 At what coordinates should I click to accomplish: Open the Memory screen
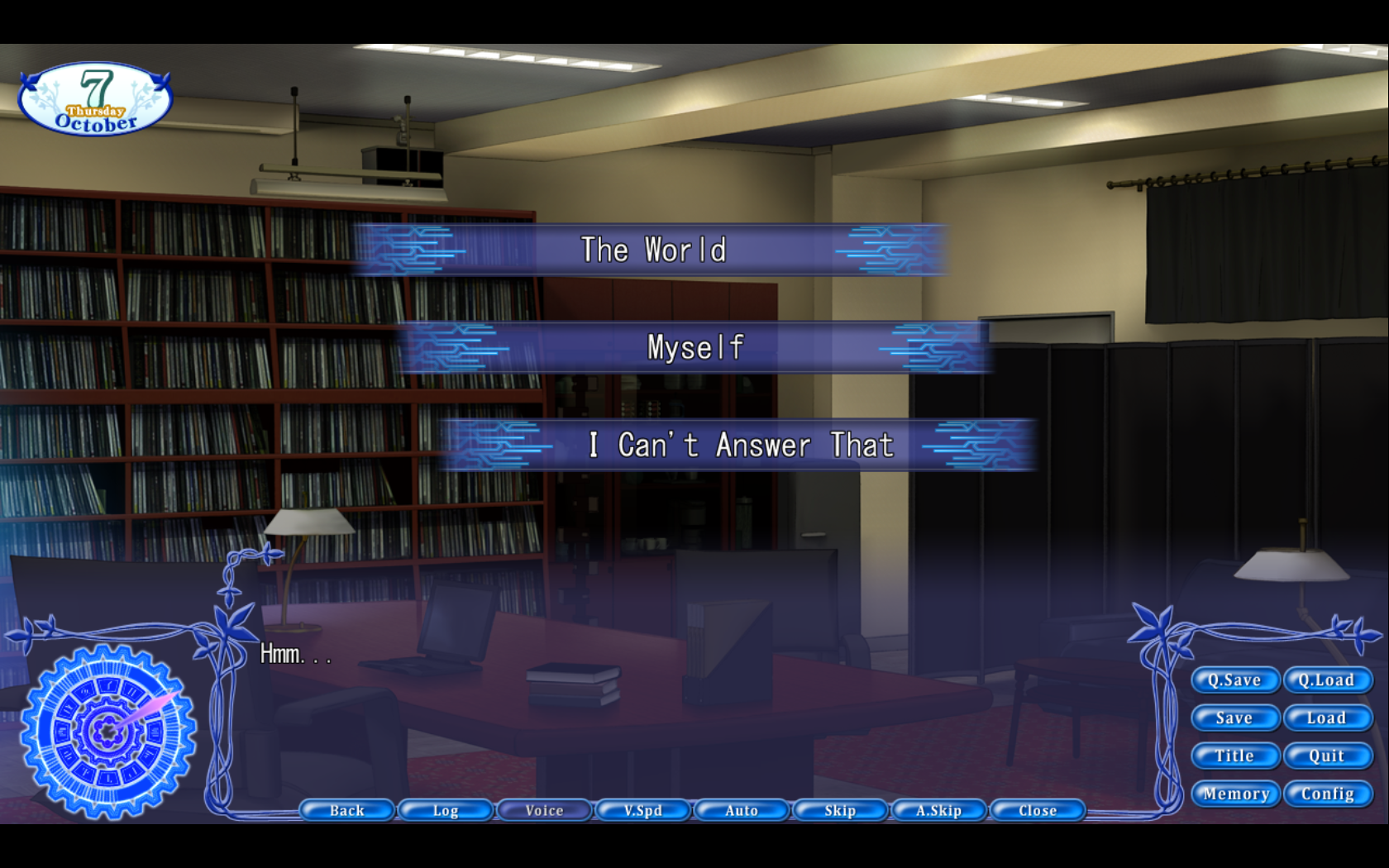[x=1234, y=794]
